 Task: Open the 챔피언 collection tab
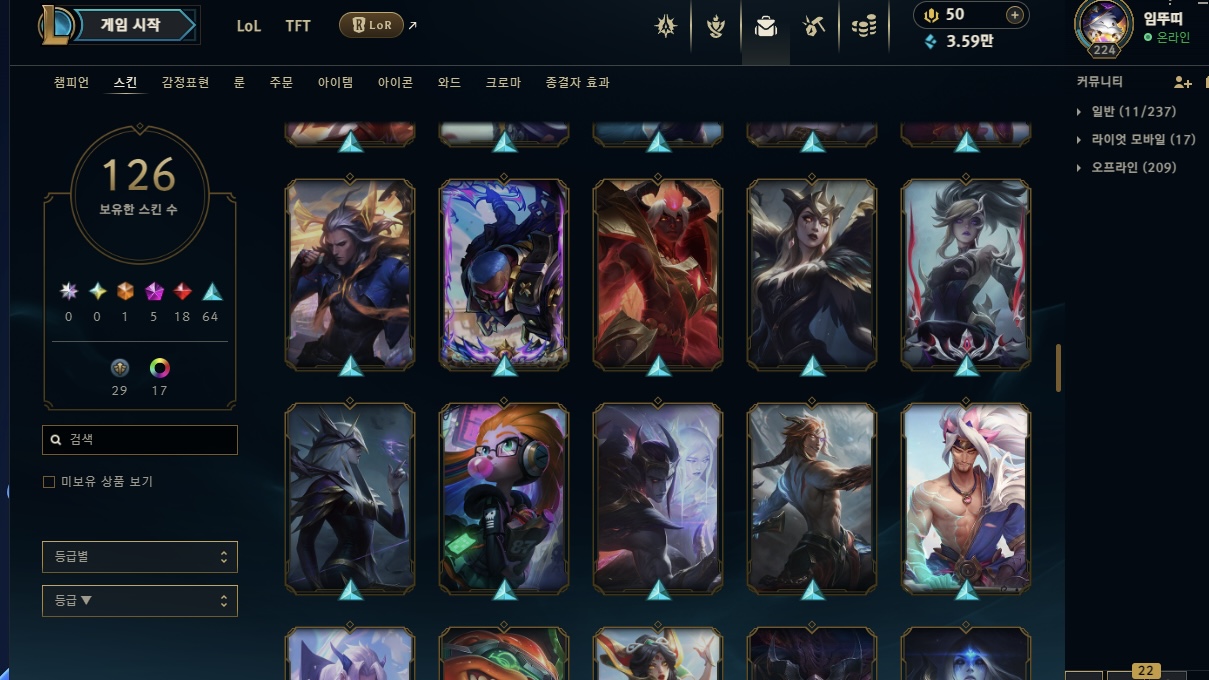(x=72, y=83)
